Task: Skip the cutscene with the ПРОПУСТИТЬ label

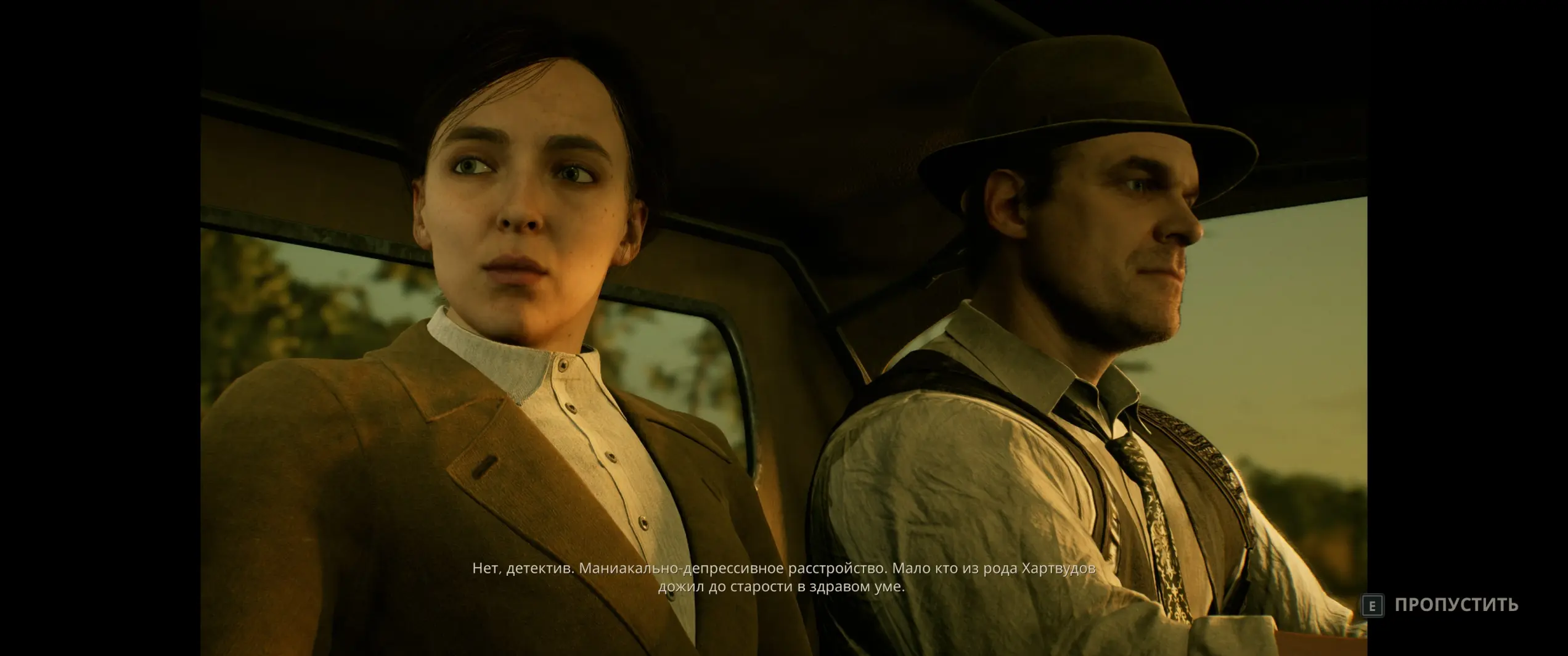Action: (x=1456, y=605)
